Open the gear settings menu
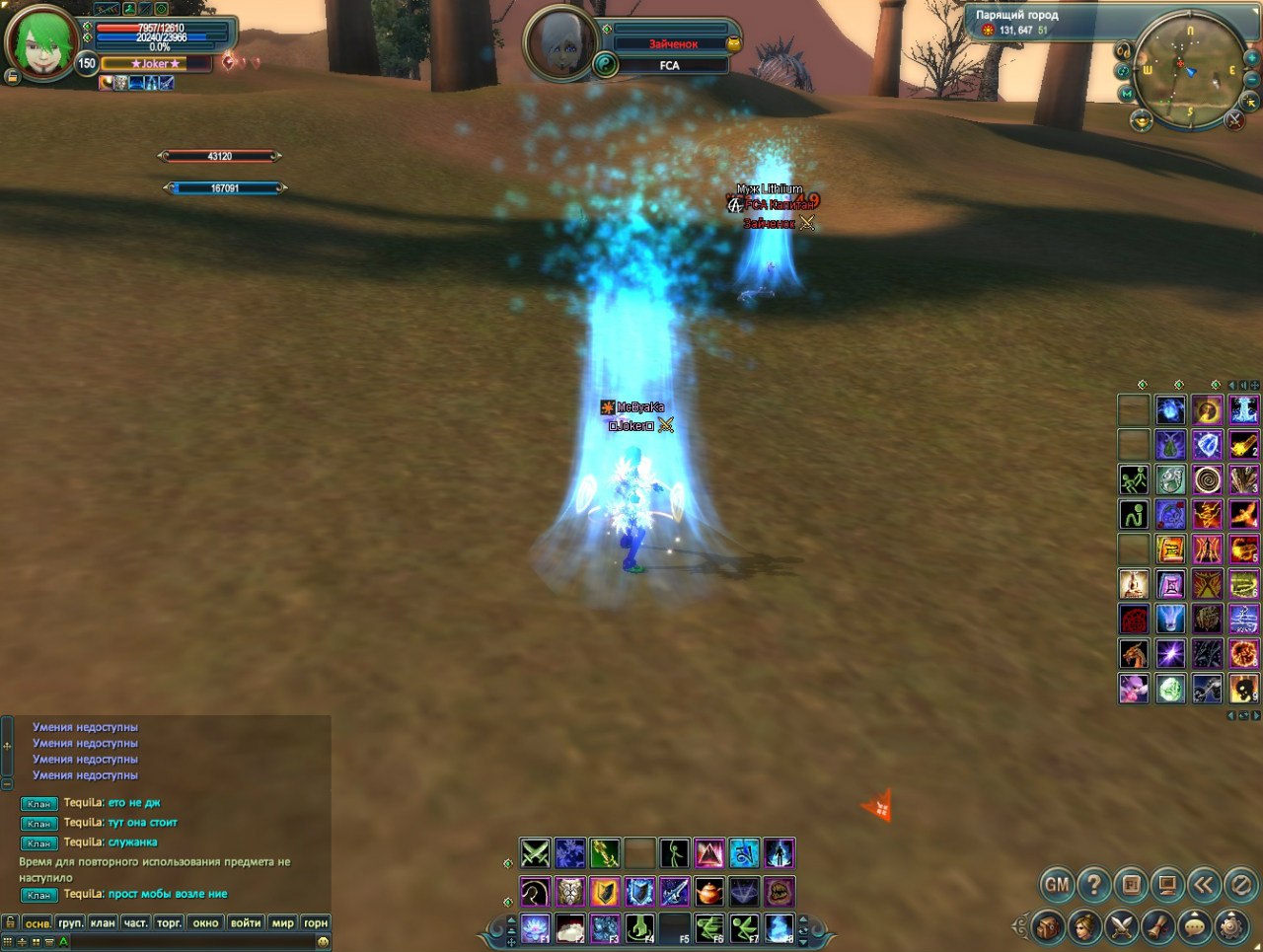 1230,927
